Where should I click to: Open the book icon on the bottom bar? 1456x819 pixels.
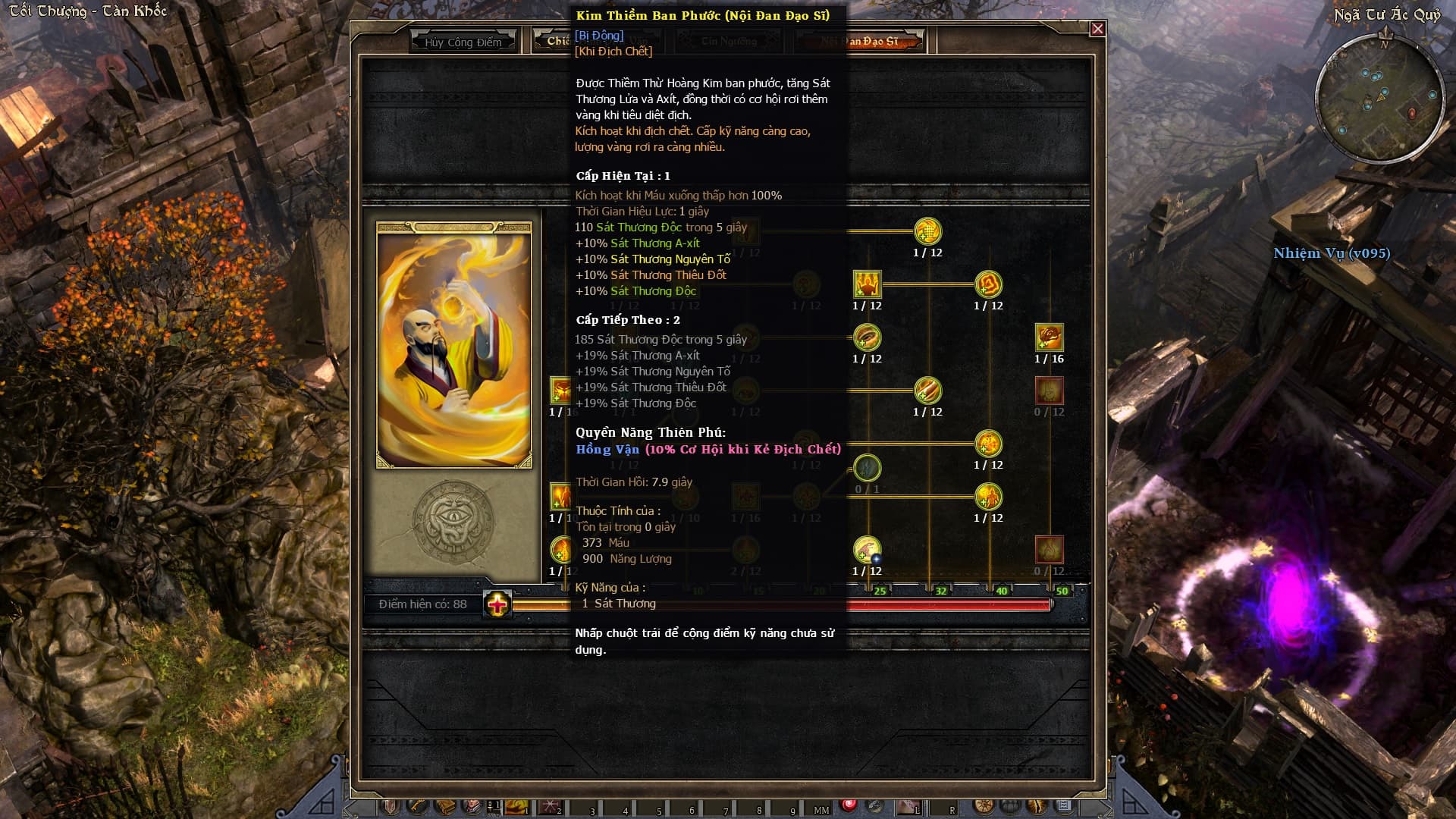(445, 806)
